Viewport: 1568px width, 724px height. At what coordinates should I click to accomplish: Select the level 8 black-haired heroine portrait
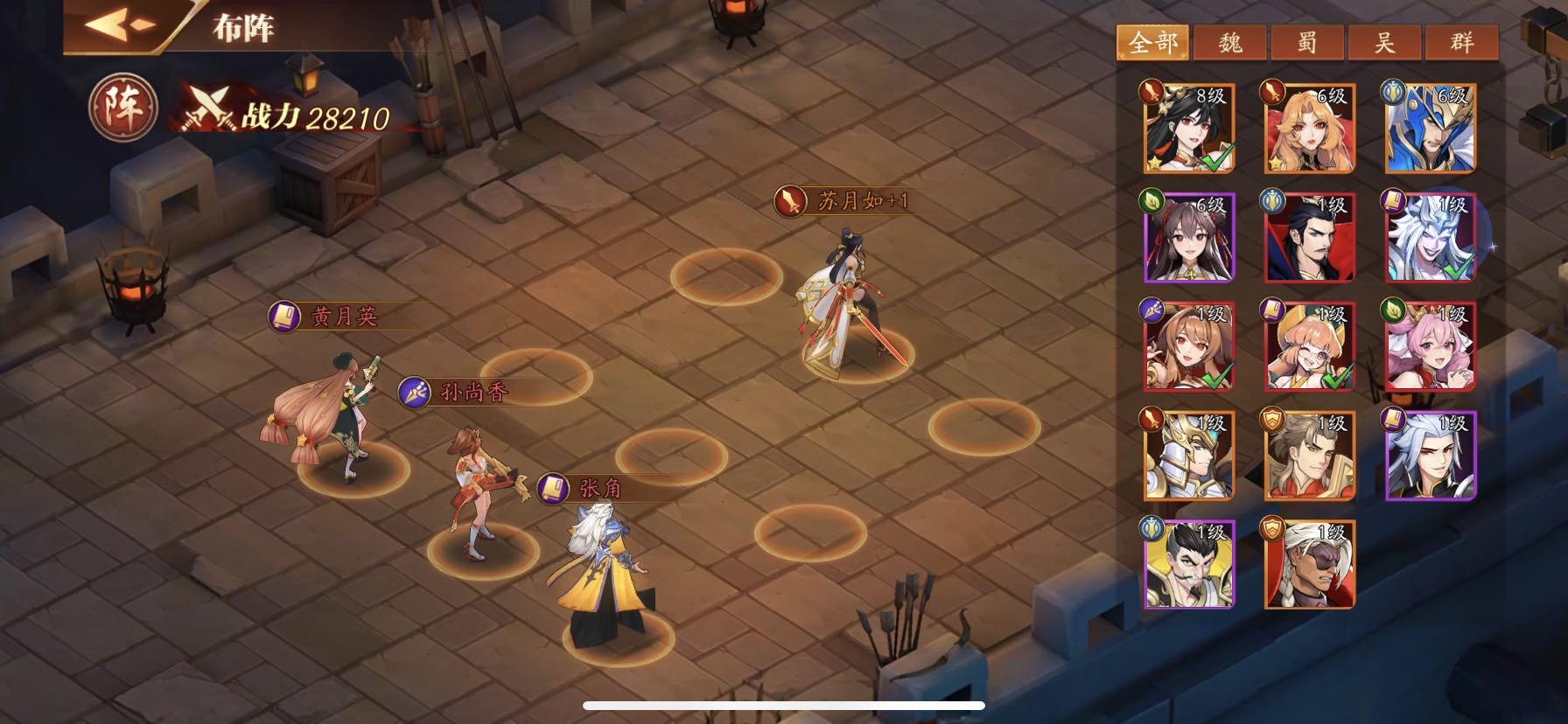coord(1189,129)
